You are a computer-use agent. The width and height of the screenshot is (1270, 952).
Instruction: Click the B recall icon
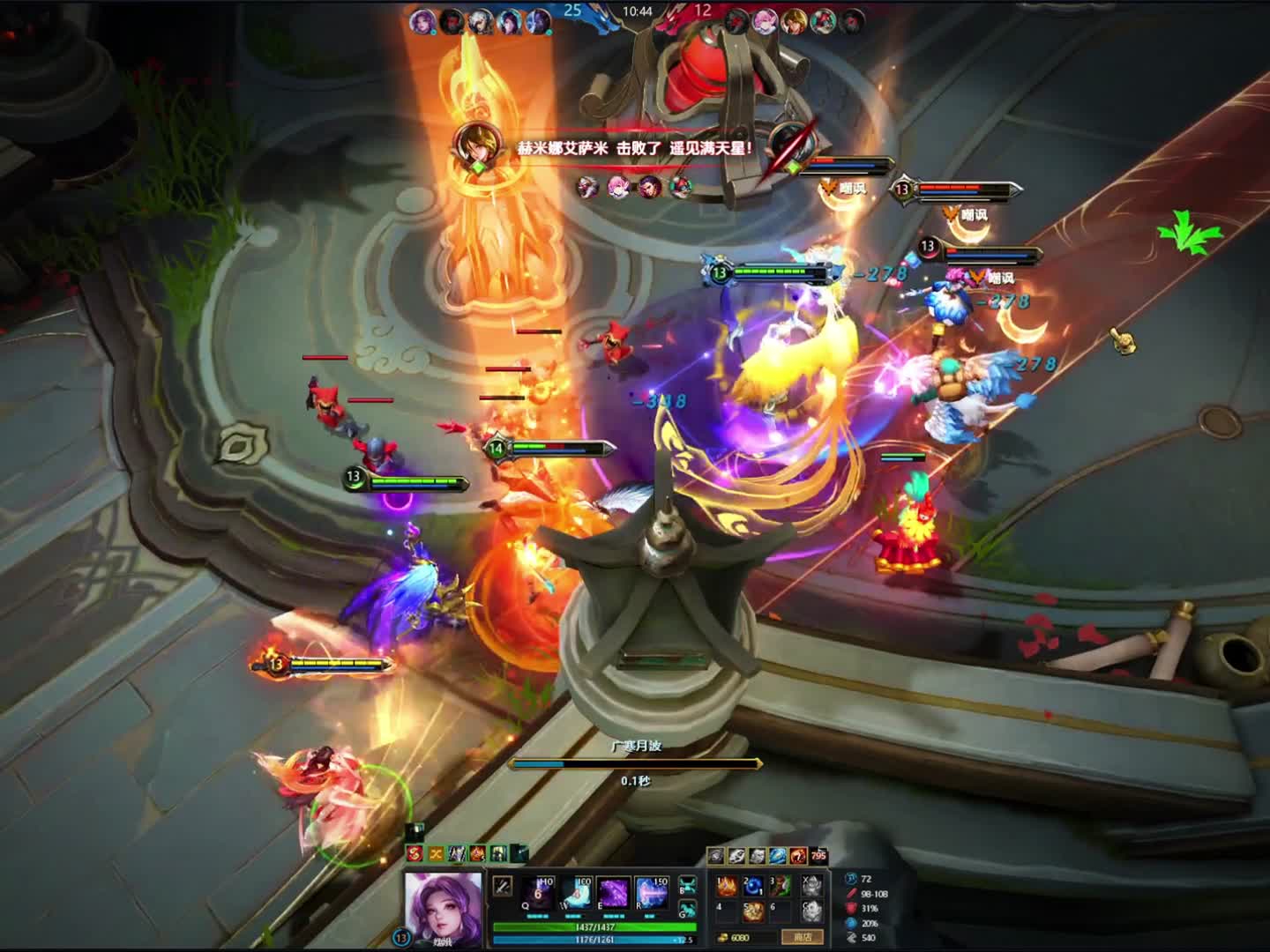tap(688, 885)
